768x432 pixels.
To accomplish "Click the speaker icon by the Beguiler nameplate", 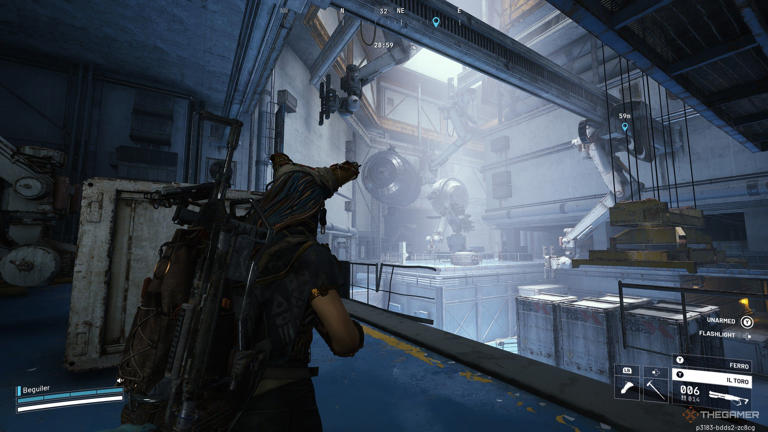I will click(x=120, y=381).
